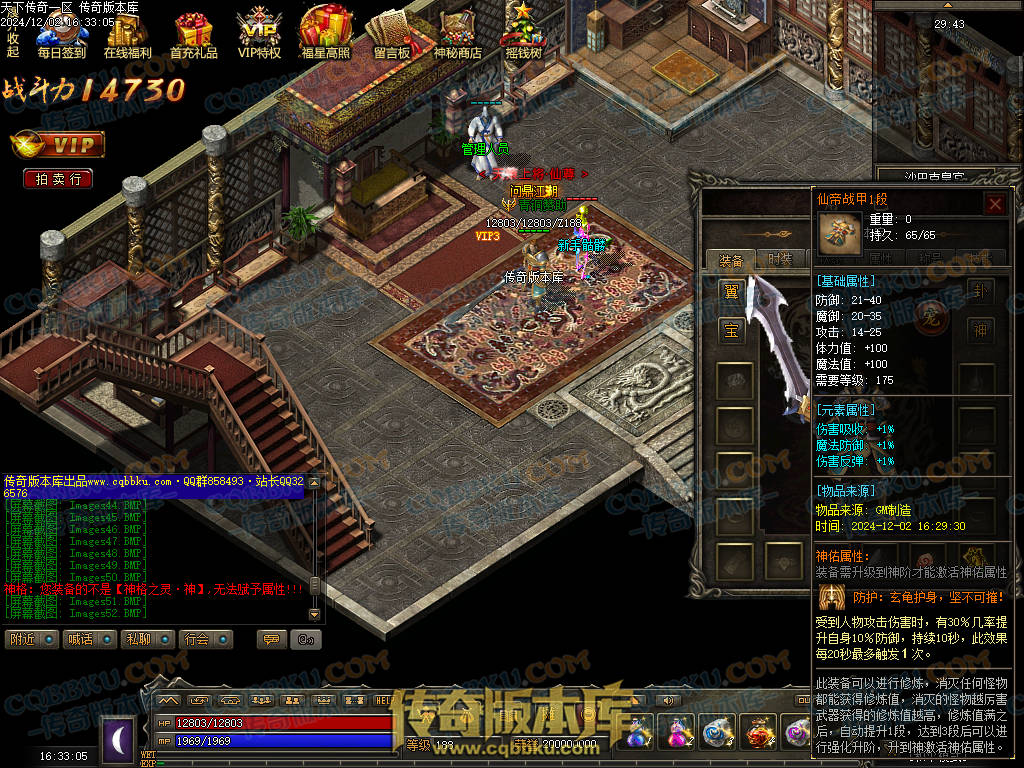
Task: Click the HELP button on bottom bar
Action: (x=382, y=700)
